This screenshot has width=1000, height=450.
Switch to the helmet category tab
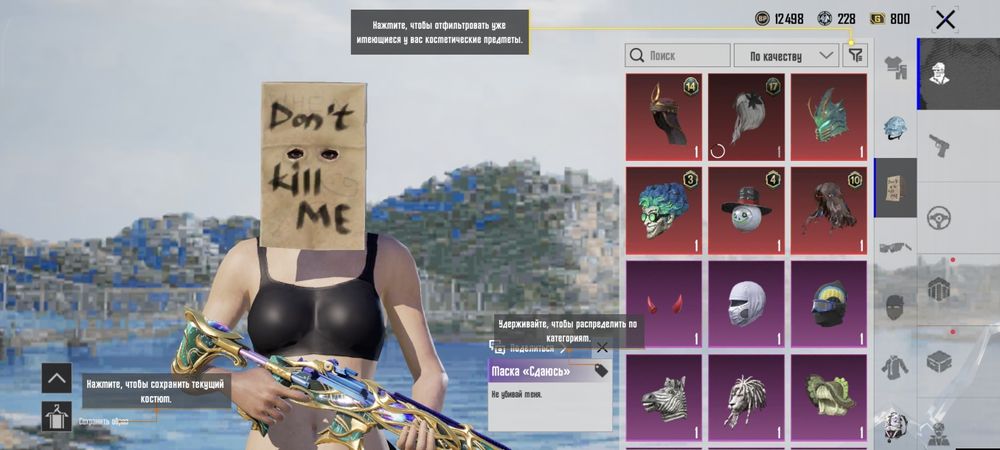point(895,129)
